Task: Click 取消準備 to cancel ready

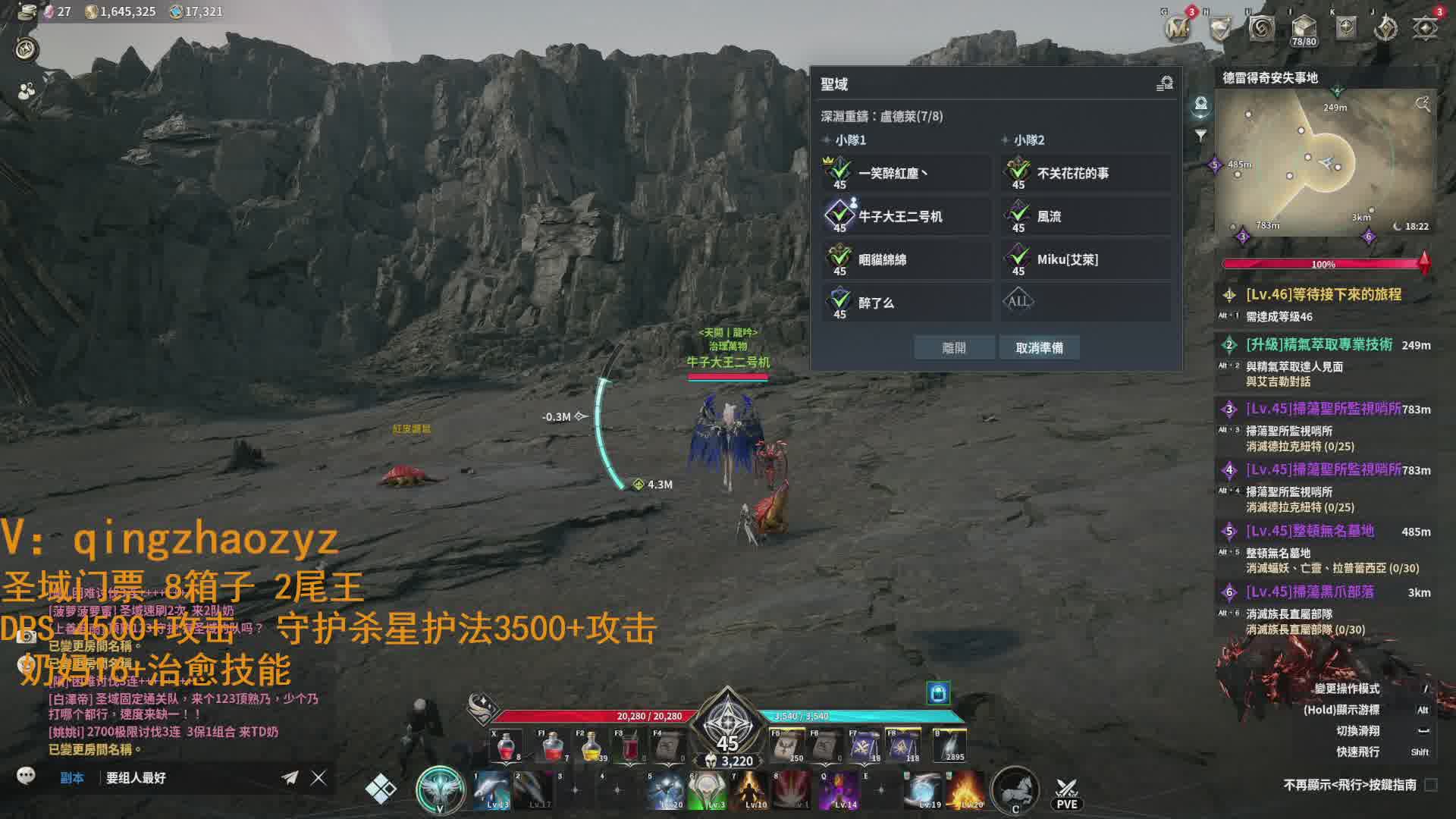Action: point(1039,348)
